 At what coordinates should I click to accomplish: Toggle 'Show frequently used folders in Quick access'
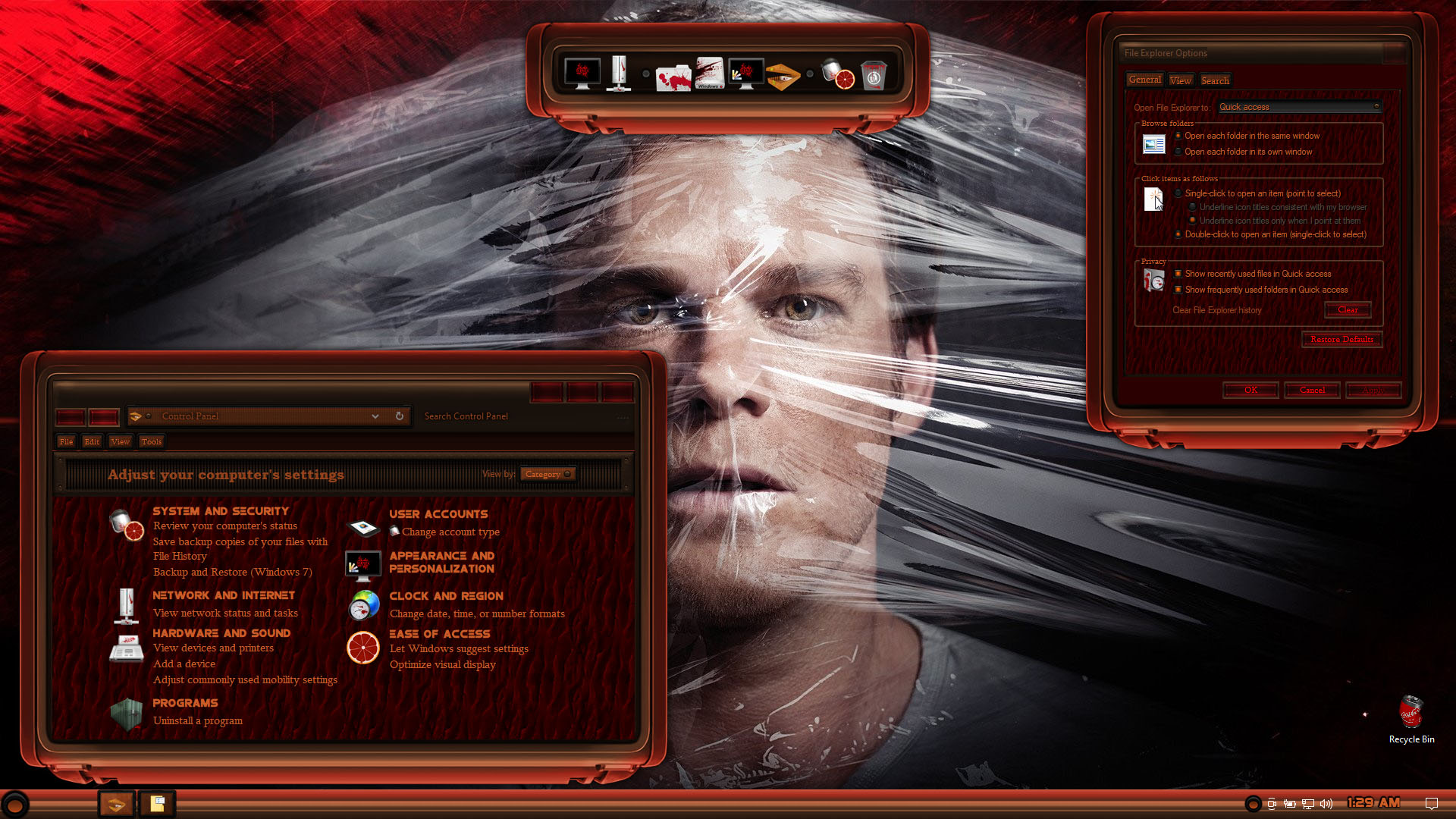point(1178,290)
